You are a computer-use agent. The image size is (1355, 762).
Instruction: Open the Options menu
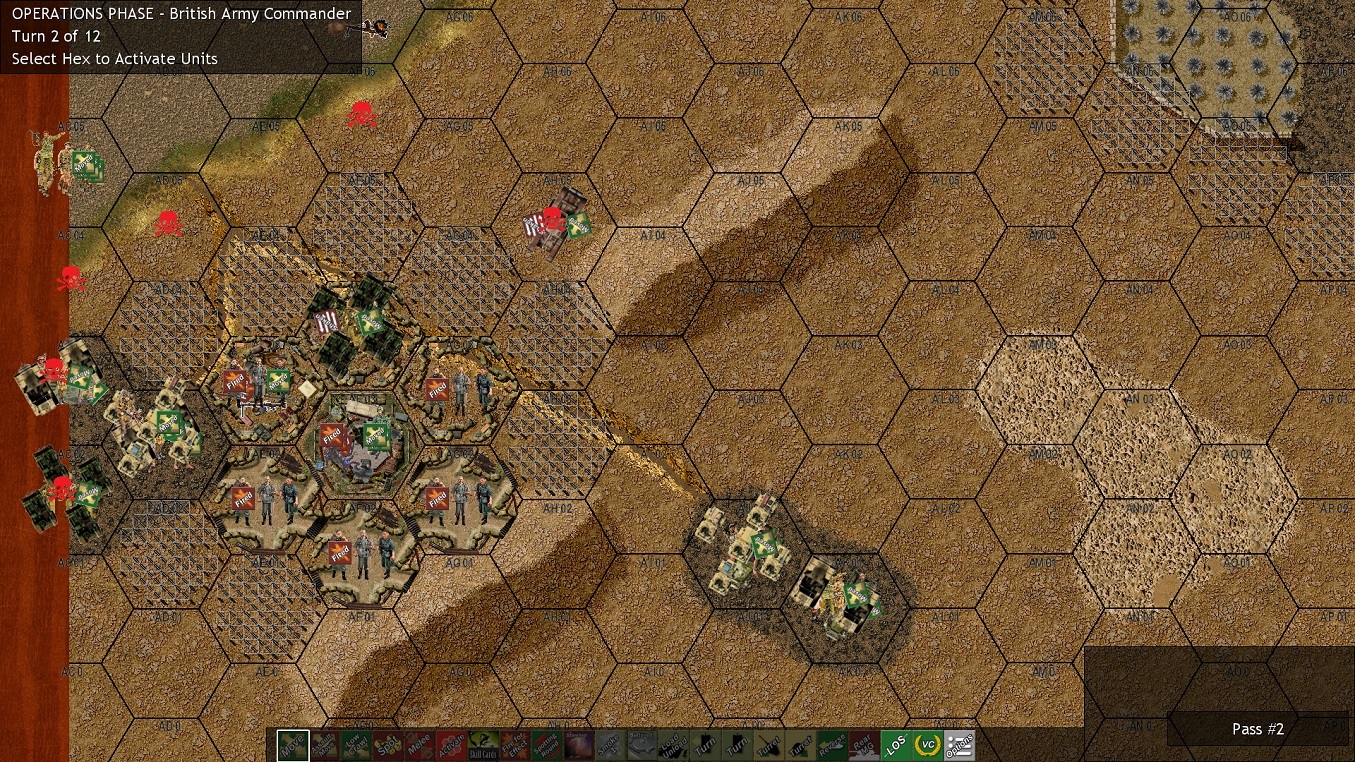pos(959,745)
